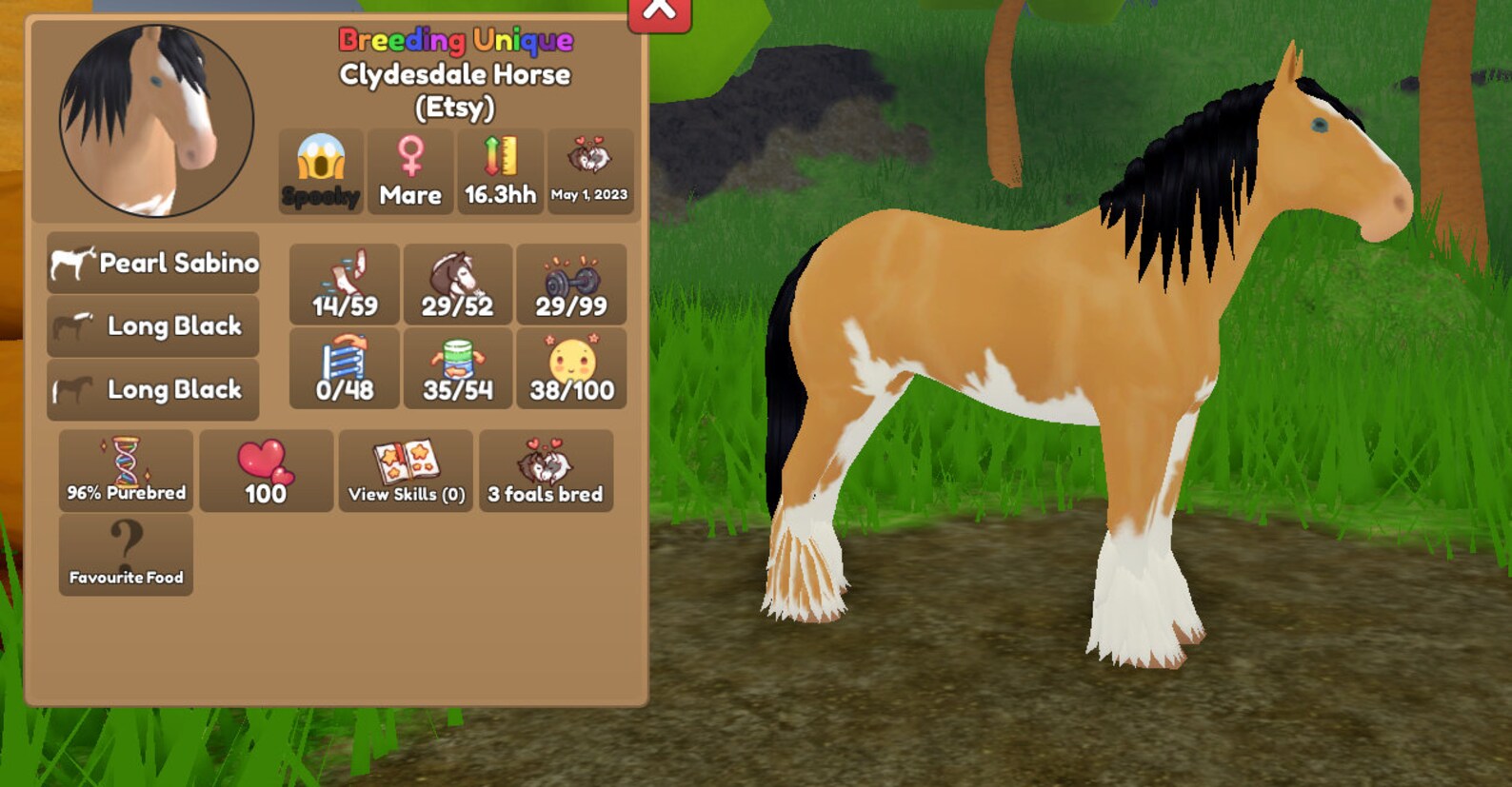Click the Spooky temperament icon
Screen dimensions: 1512x787
point(320,172)
